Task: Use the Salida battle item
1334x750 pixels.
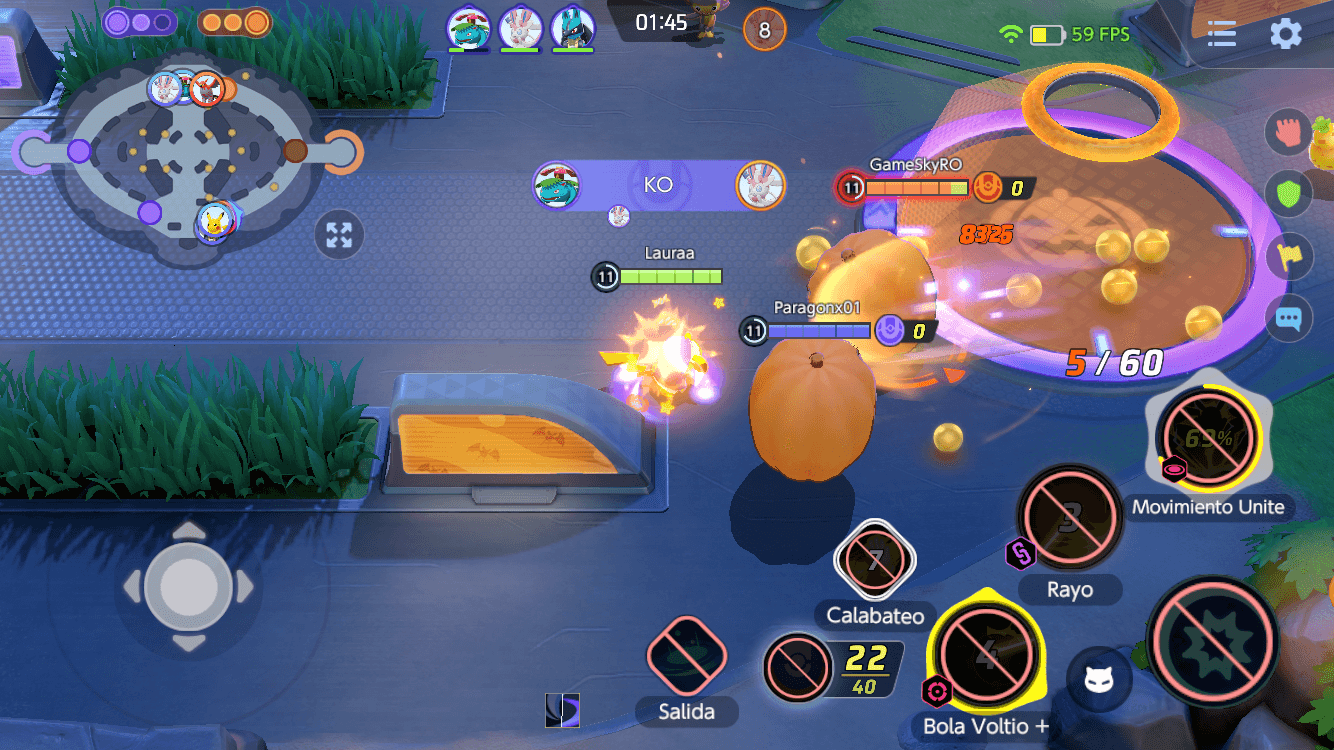Action: point(686,657)
